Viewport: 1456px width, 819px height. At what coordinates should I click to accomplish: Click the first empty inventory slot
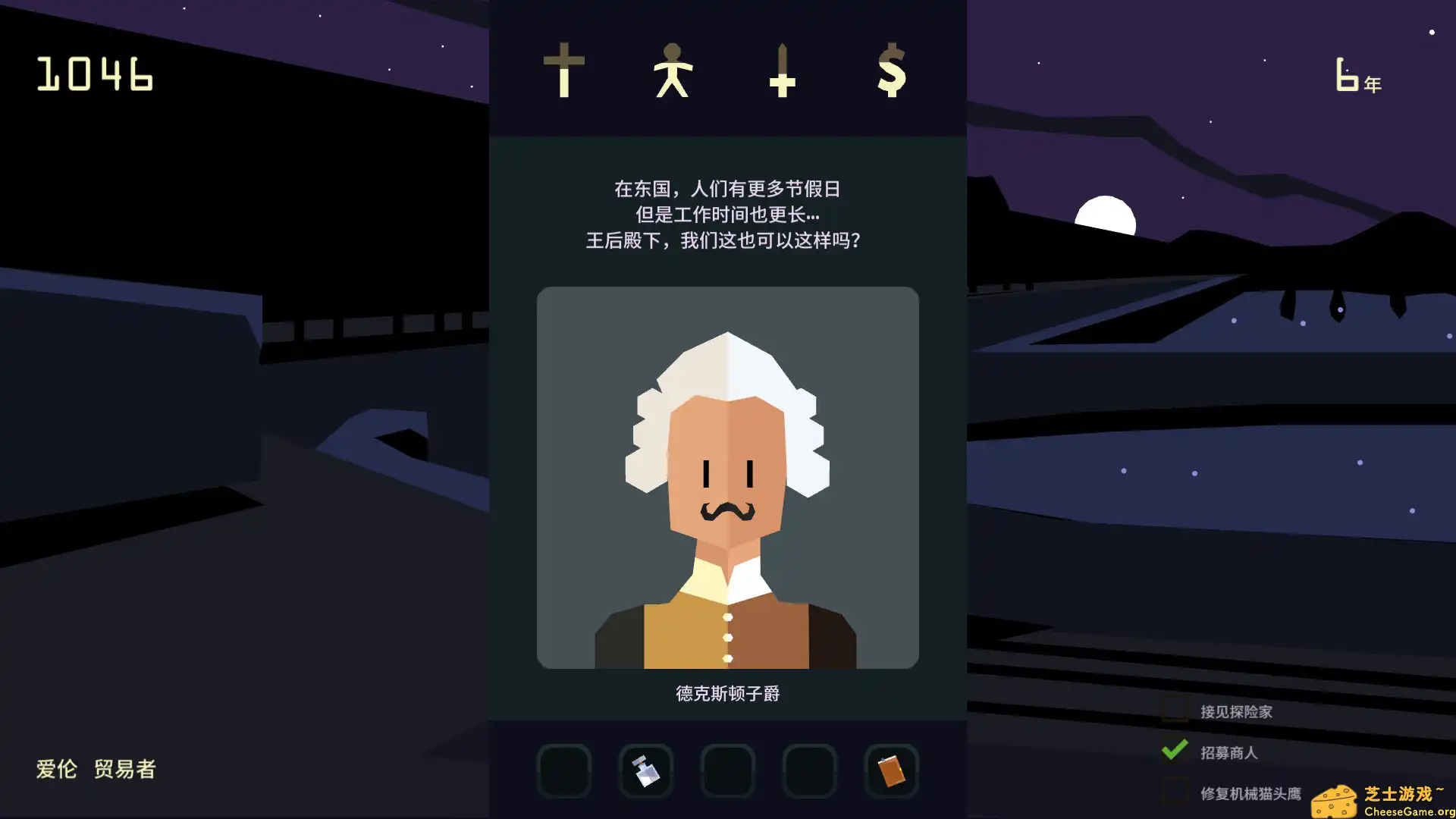click(563, 770)
